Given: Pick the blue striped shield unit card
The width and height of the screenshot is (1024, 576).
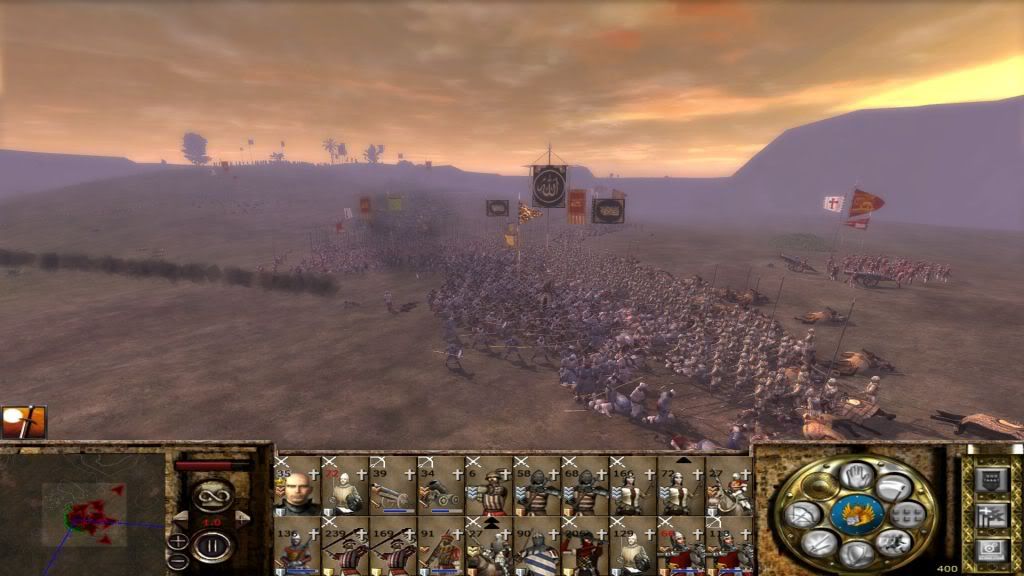Looking at the screenshot, I should pos(536,546).
